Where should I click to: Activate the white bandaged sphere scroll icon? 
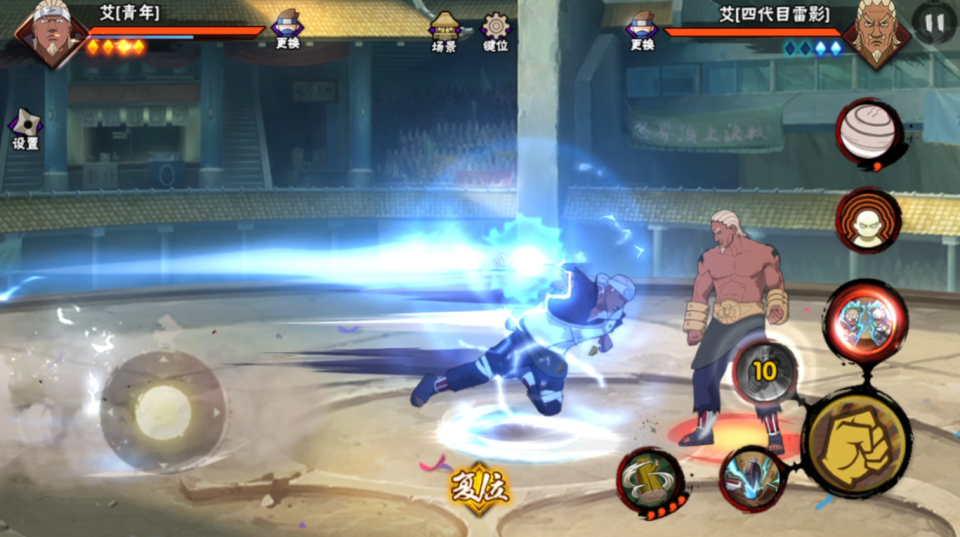868,134
